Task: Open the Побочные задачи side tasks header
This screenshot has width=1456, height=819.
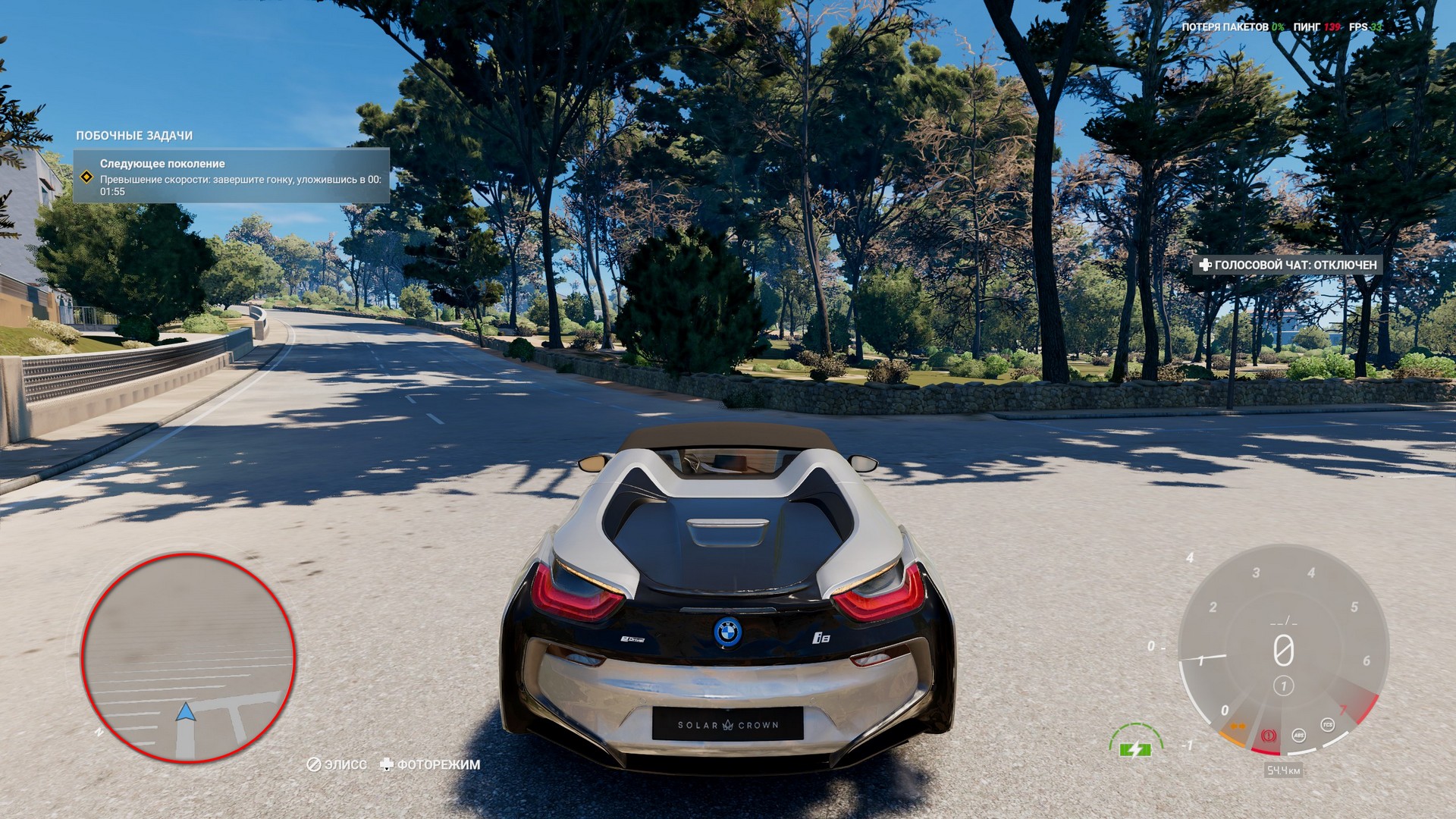Action: pos(134,136)
